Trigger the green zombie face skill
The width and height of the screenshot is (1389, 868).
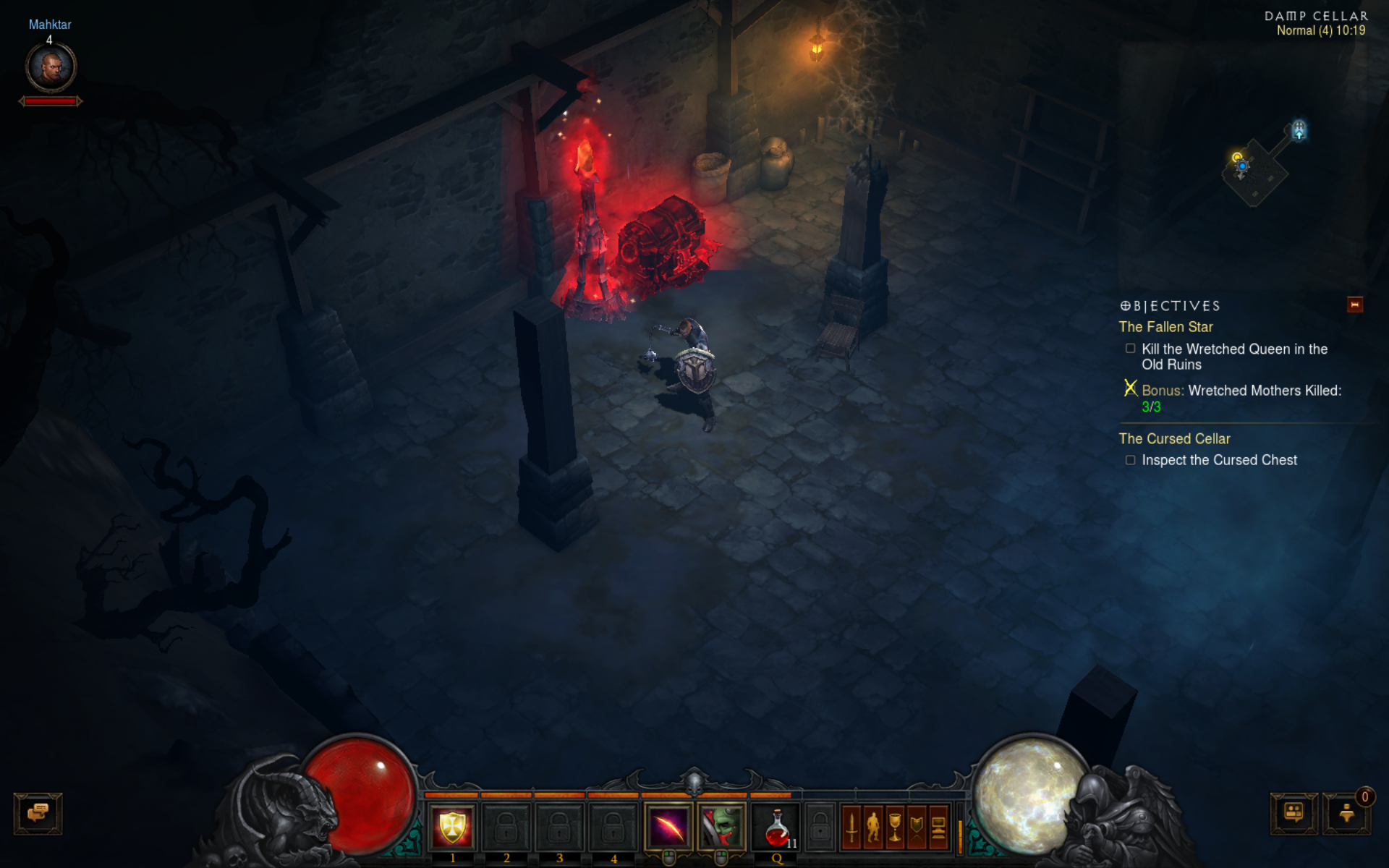(x=721, y=827)
